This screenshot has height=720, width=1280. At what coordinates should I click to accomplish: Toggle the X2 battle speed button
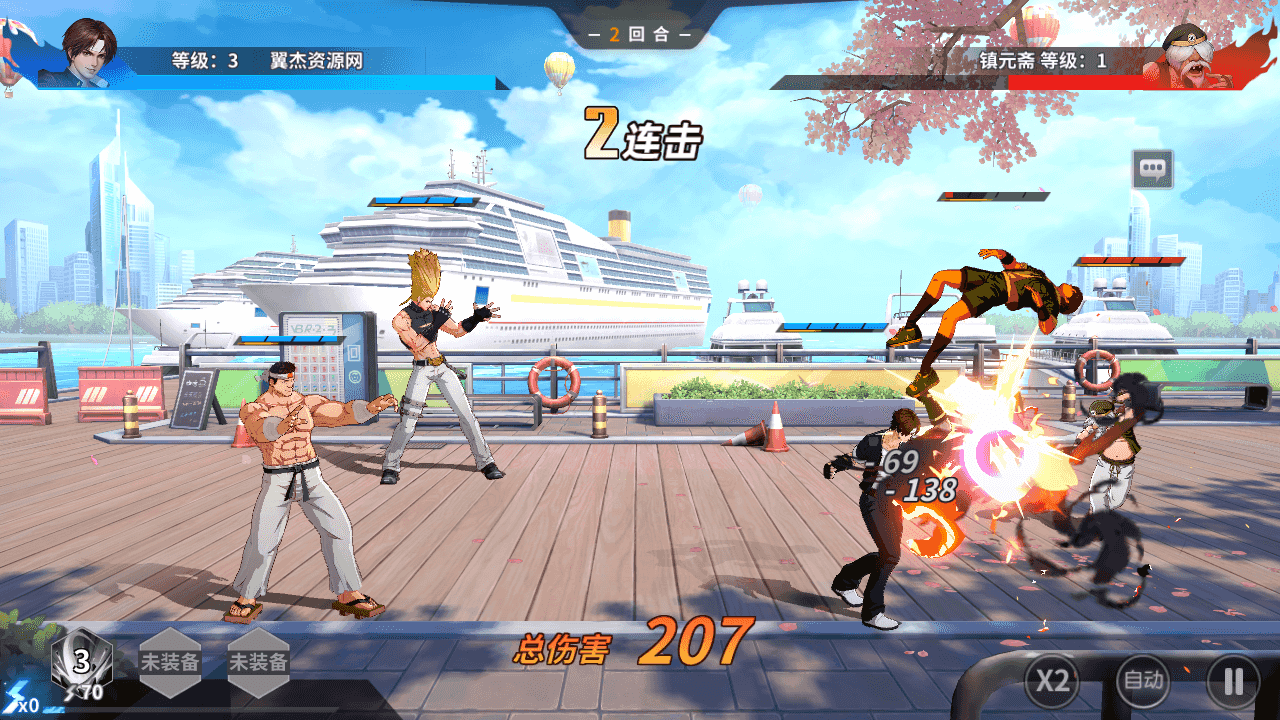tap(1051, 681)
